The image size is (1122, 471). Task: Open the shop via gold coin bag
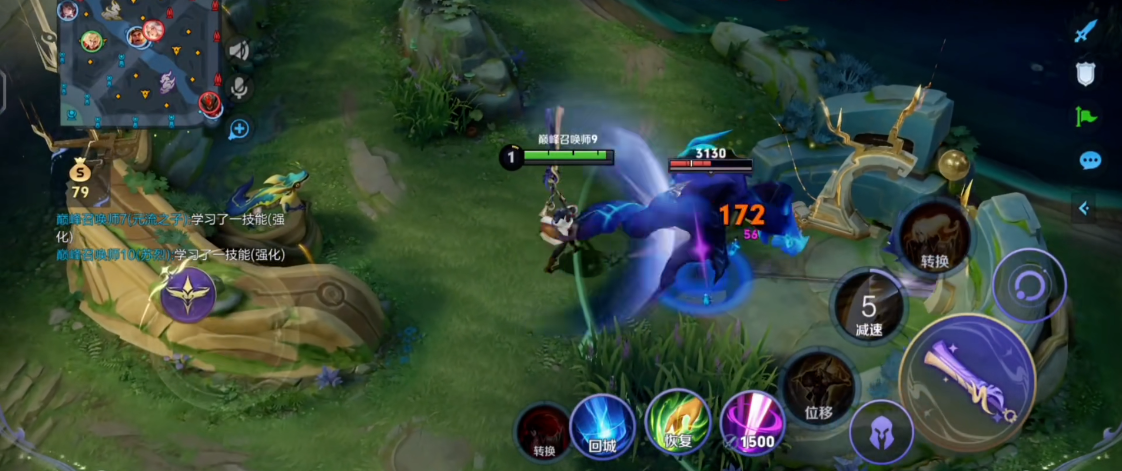coord(80,178)
